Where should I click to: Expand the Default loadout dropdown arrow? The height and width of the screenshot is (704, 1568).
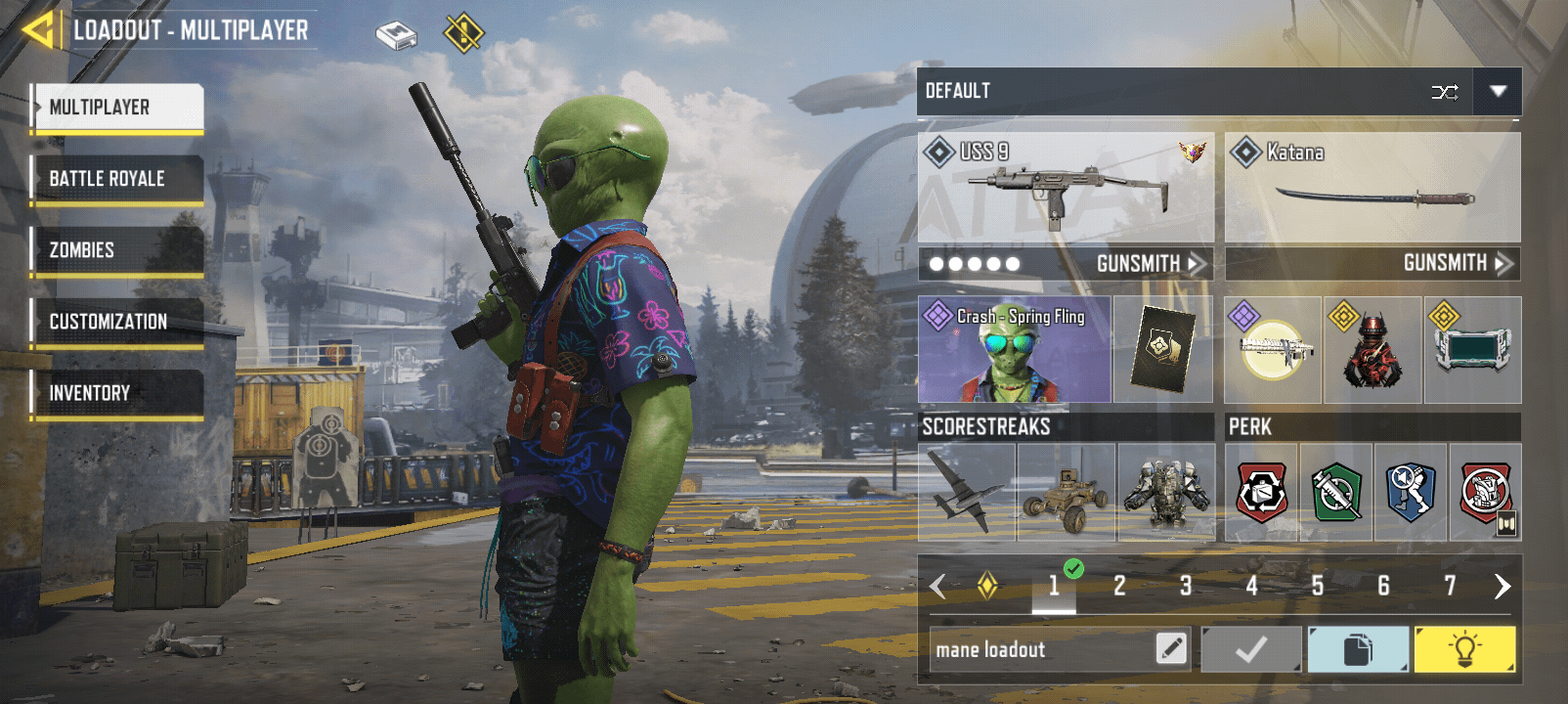(x=1498, y=91)
